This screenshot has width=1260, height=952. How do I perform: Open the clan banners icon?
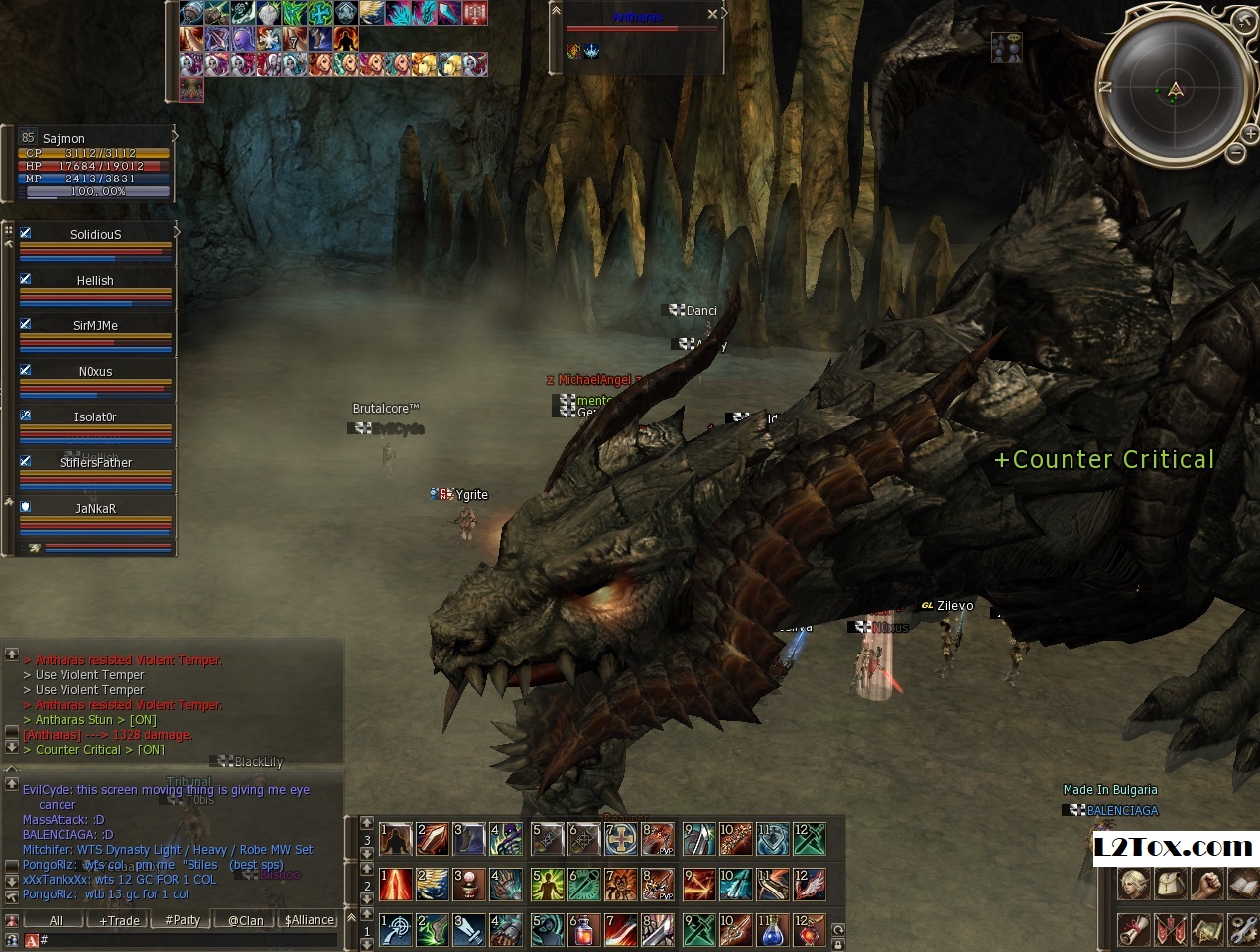(x=1171, y=929)
